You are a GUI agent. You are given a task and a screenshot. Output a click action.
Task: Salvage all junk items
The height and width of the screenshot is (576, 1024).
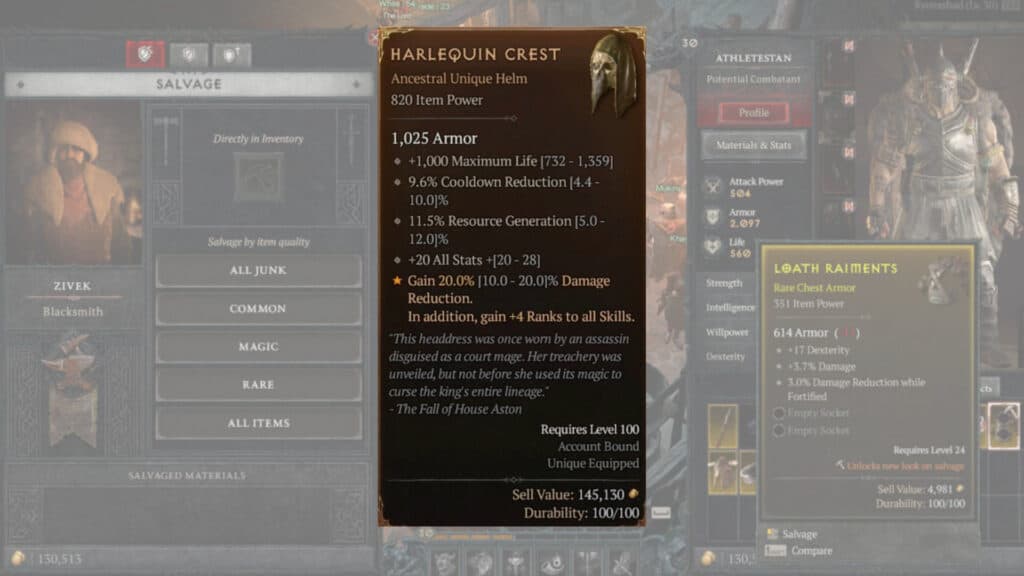click(x=258, y=270)
